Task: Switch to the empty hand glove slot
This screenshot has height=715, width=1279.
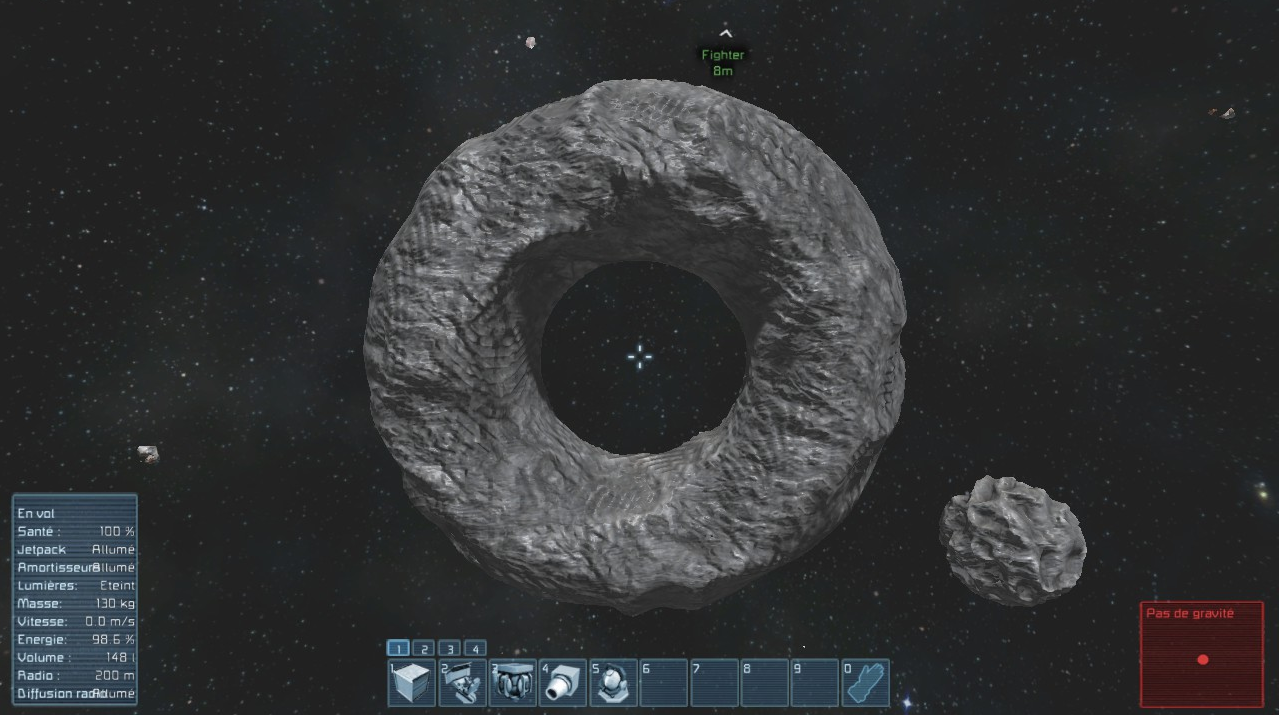Action: point(864,683)
